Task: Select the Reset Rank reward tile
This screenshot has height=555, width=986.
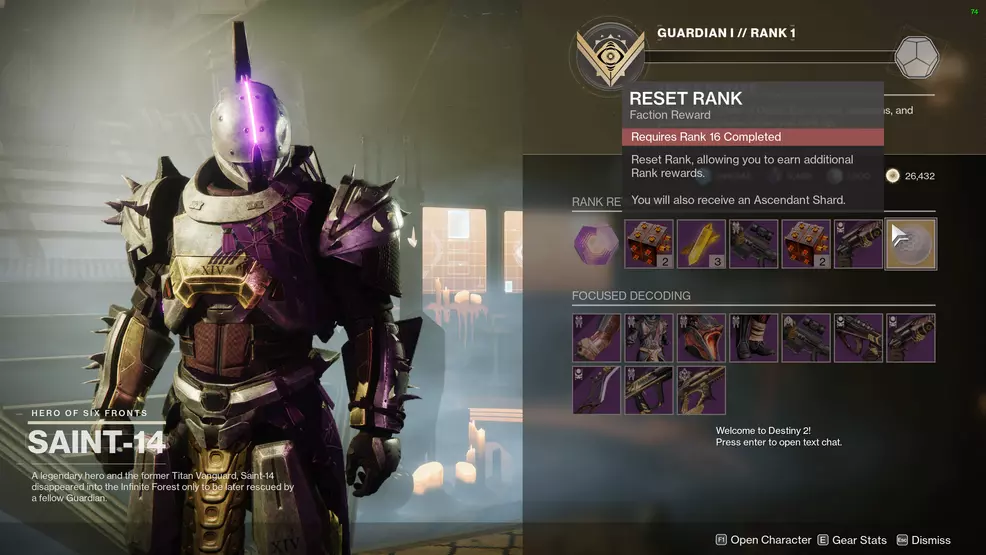Action: click(x=911, y=244)
